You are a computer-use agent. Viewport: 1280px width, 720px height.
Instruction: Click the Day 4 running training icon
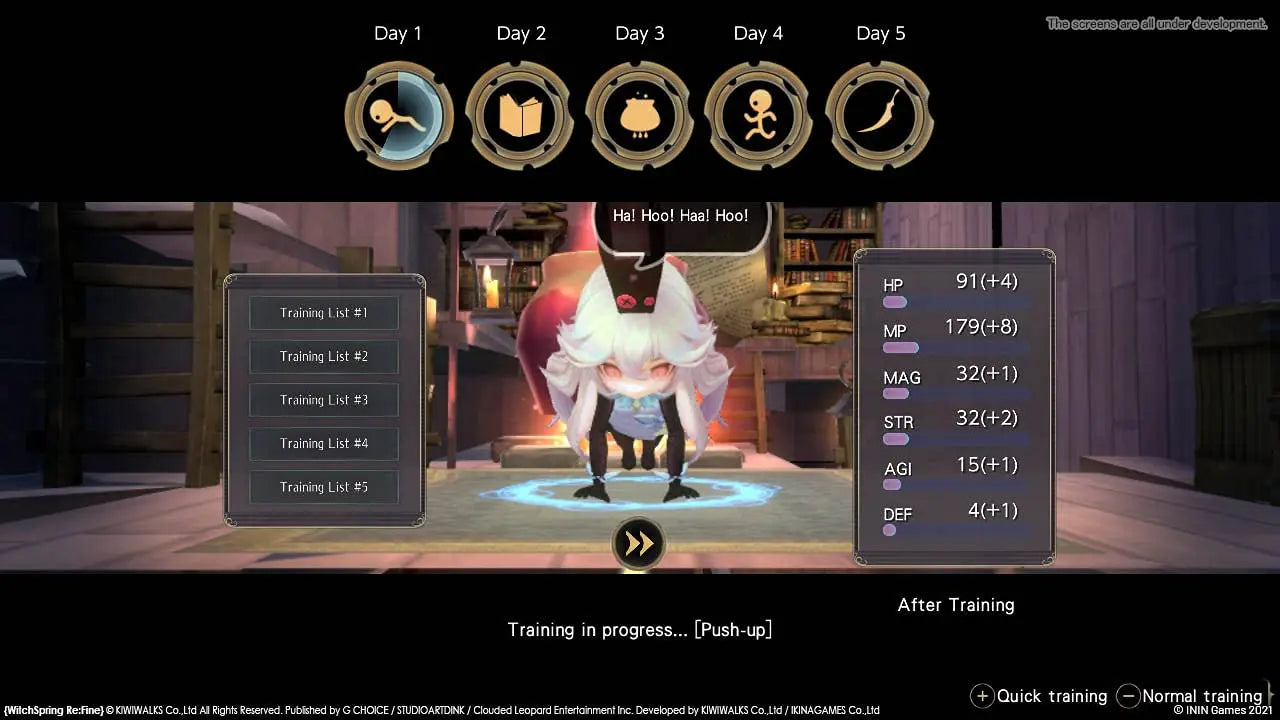tap(758, 113)
